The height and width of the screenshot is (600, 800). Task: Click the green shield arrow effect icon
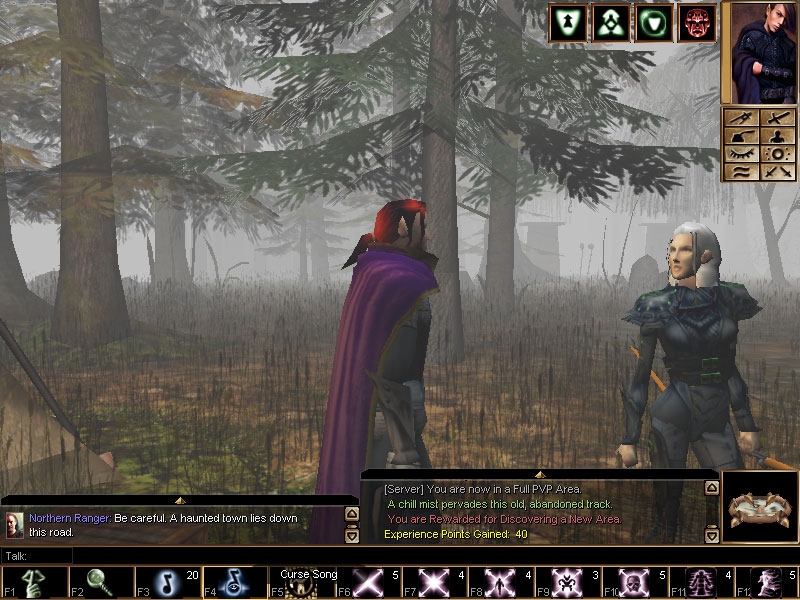pos(567,24)
